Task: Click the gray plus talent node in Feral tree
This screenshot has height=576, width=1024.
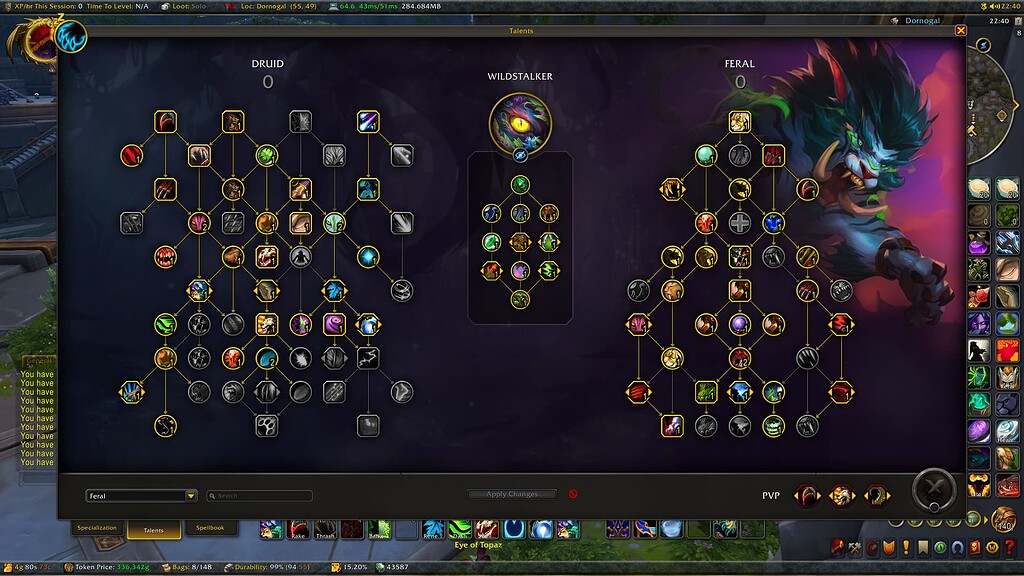Action: 739,223
